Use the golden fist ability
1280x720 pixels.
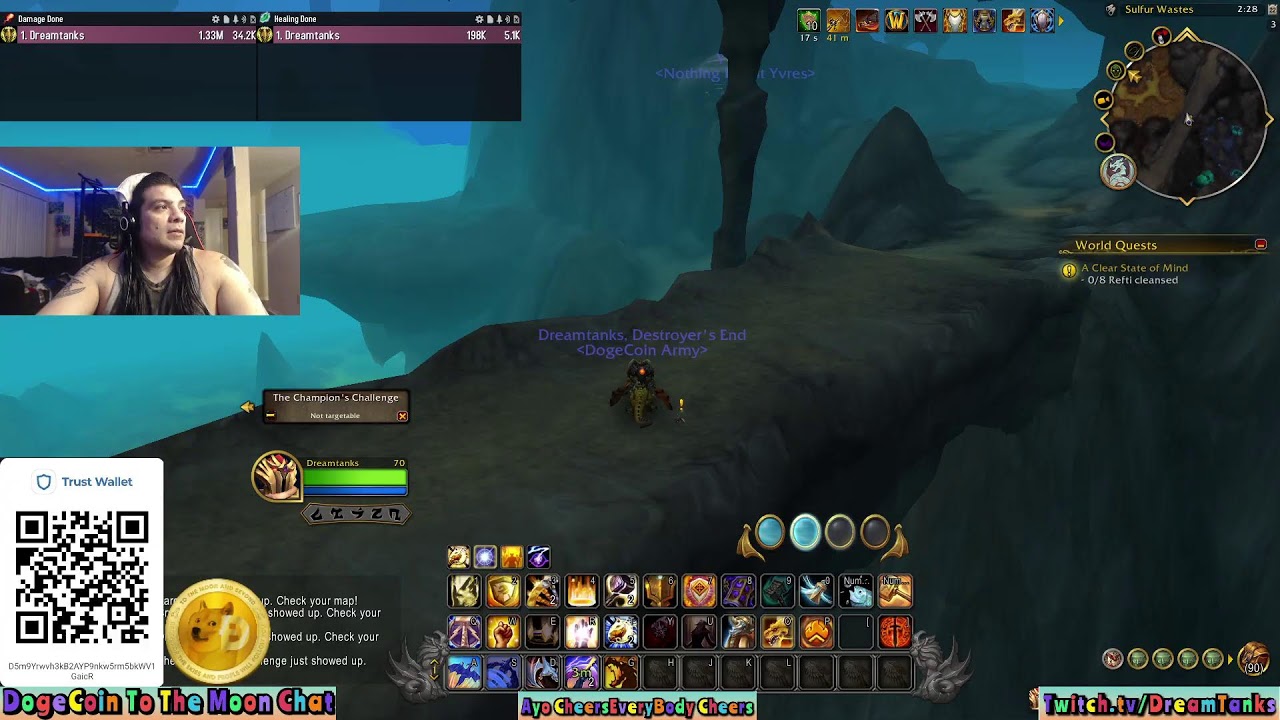pyautogui.click(x=503, y=632)
